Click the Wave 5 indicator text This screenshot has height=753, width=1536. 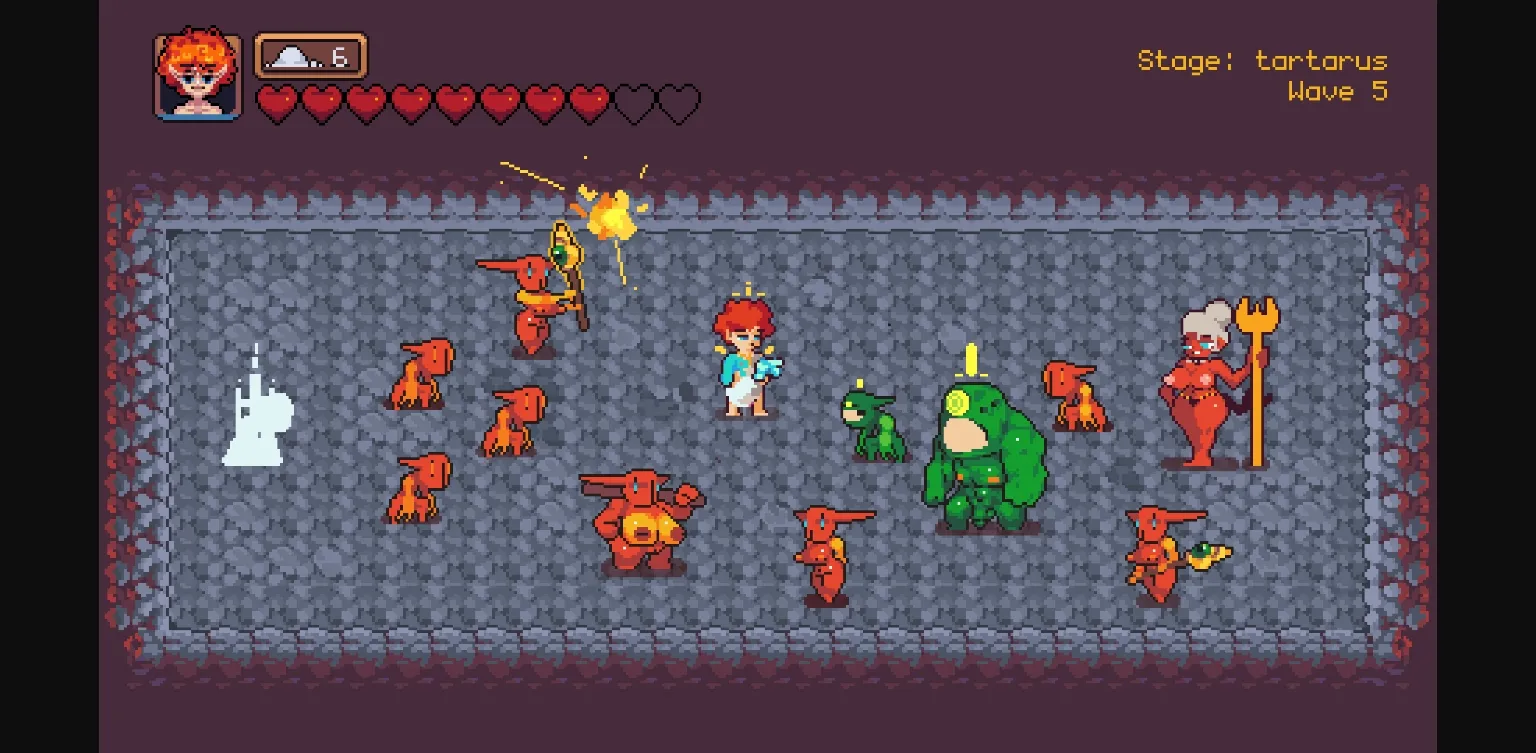click(x=1337, y=92)
